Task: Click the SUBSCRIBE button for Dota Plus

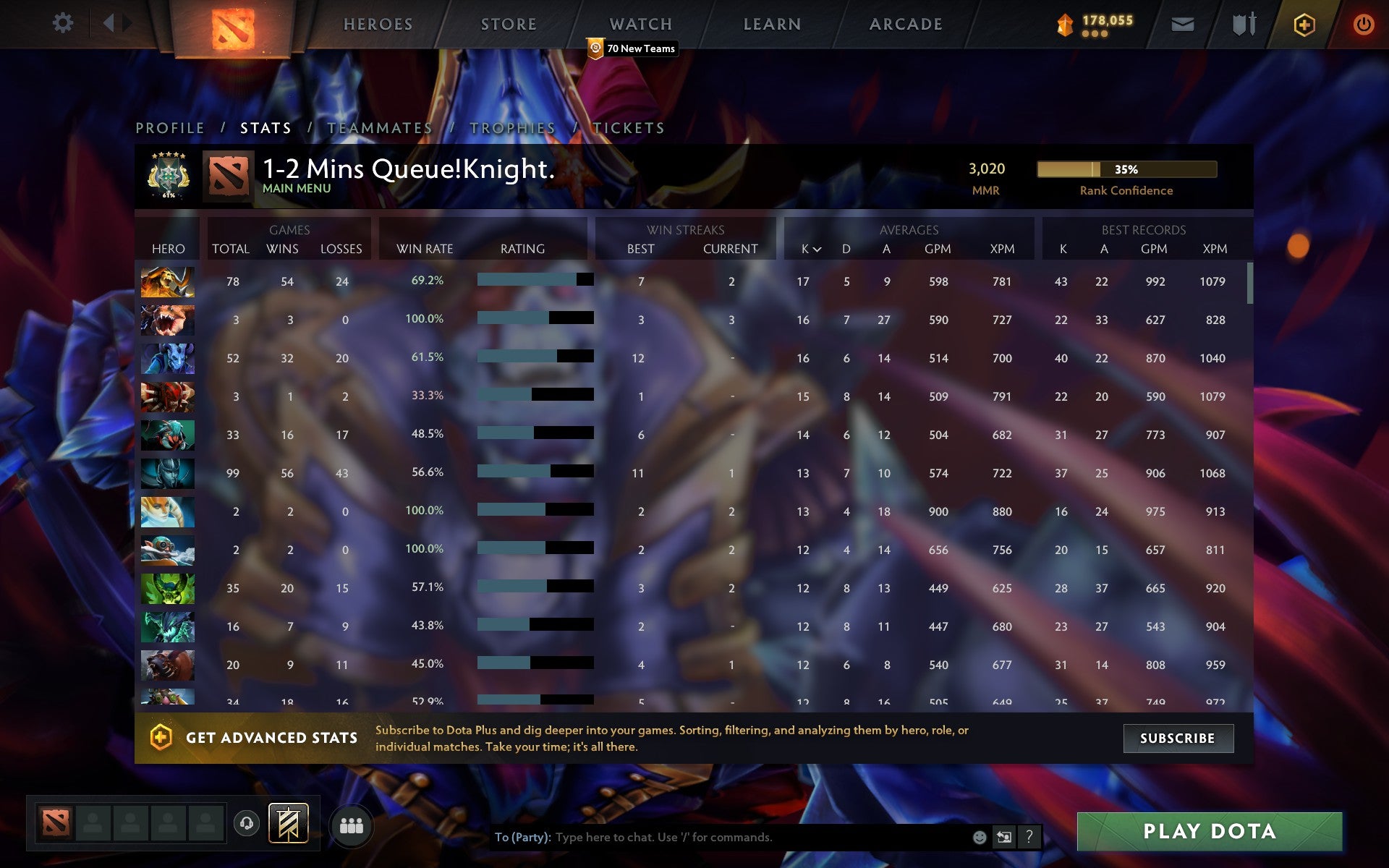Action: 1178,739
